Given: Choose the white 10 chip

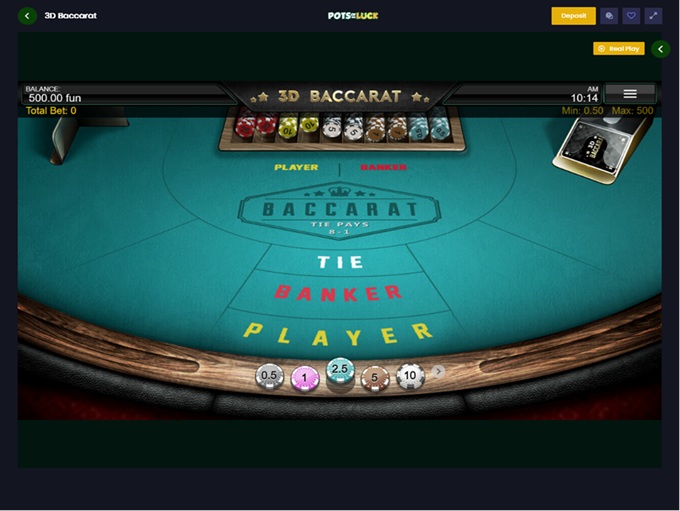Looking at the screenshot, I should click(x=410, y=376).
